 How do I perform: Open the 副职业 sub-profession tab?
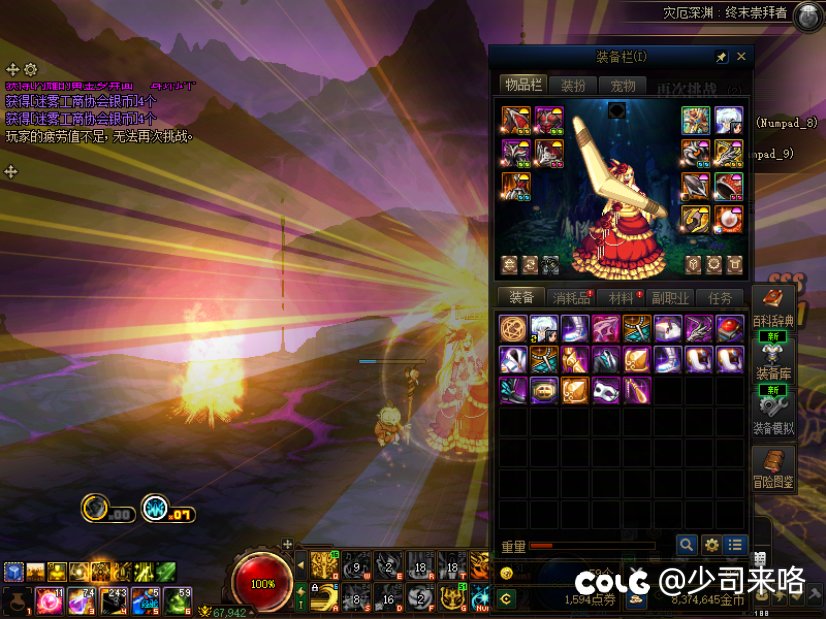click(670, 298)
